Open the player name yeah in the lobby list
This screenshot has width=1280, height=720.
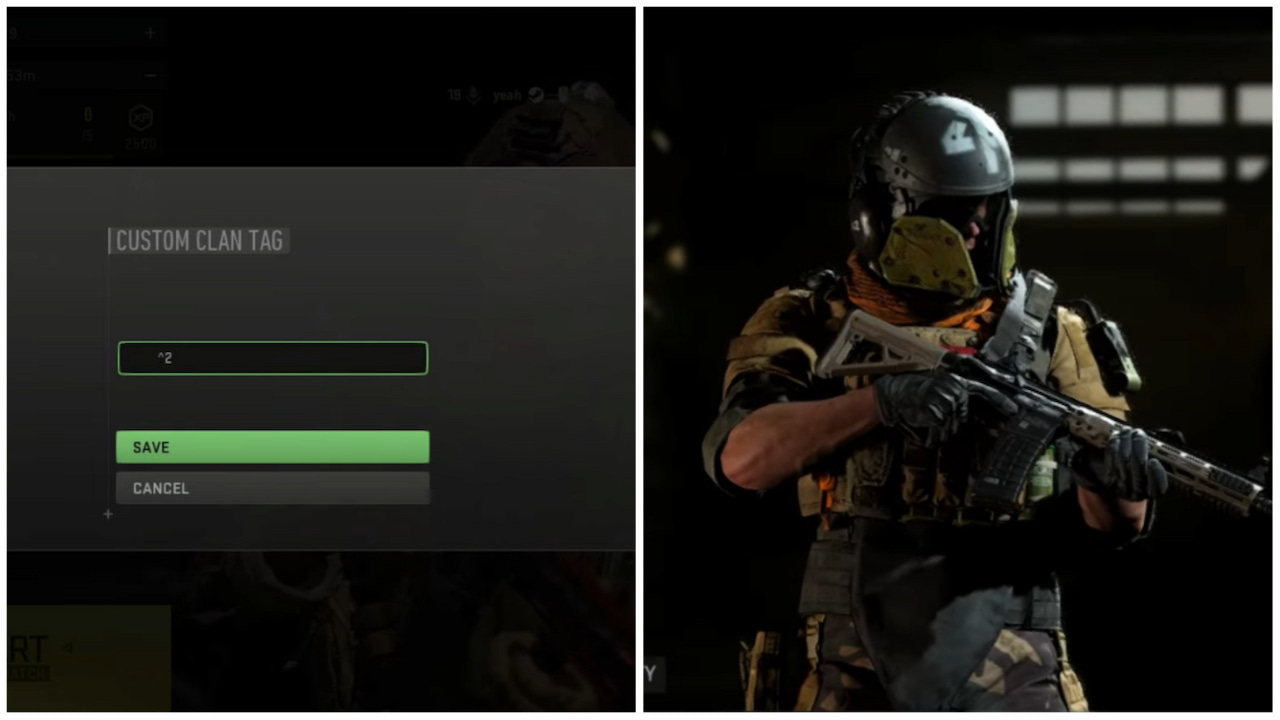tap(507, 94)
